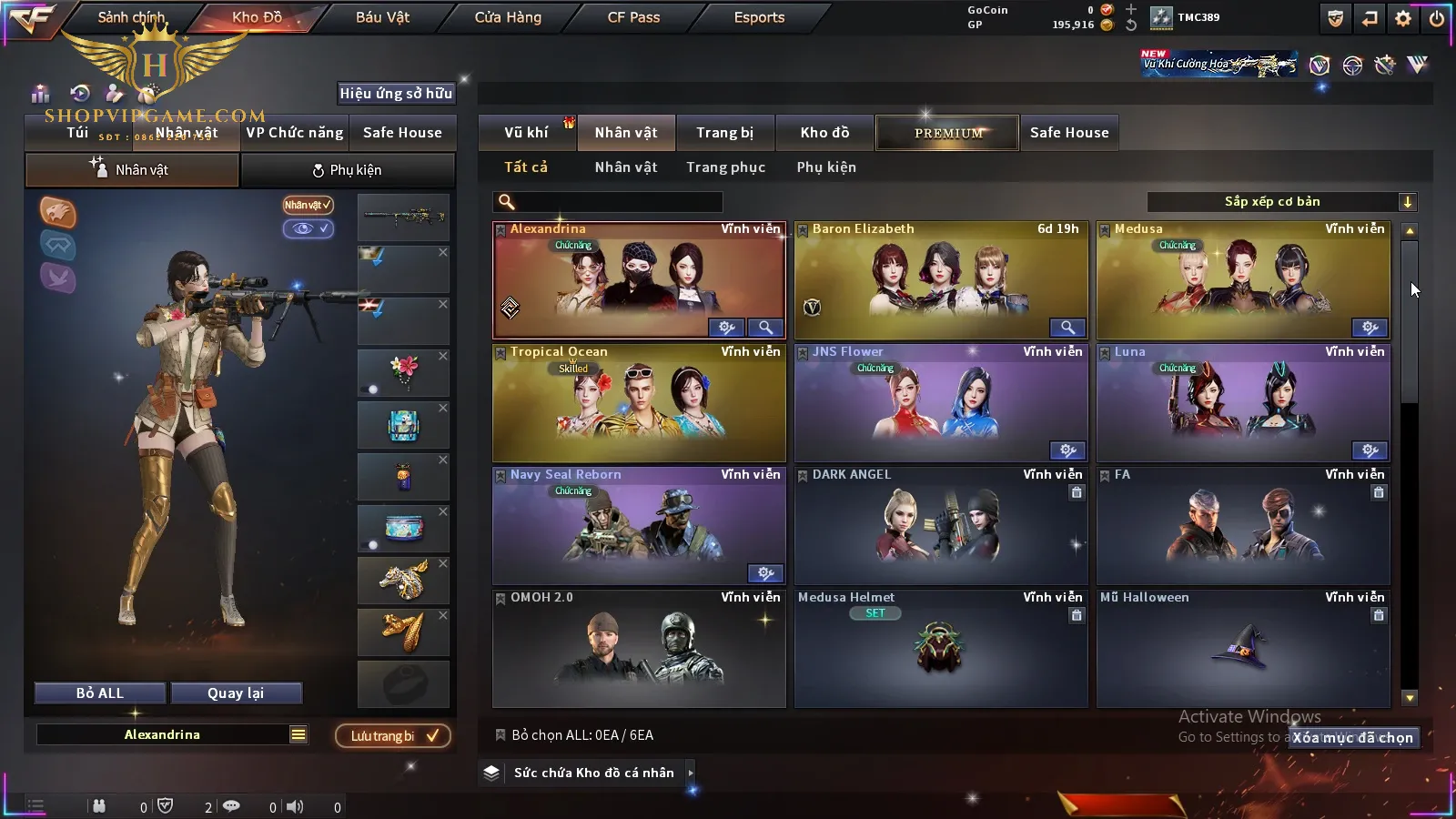Click the Quay lại button
The width and height of the screenshot is (1456, 819).
point(236,693)
